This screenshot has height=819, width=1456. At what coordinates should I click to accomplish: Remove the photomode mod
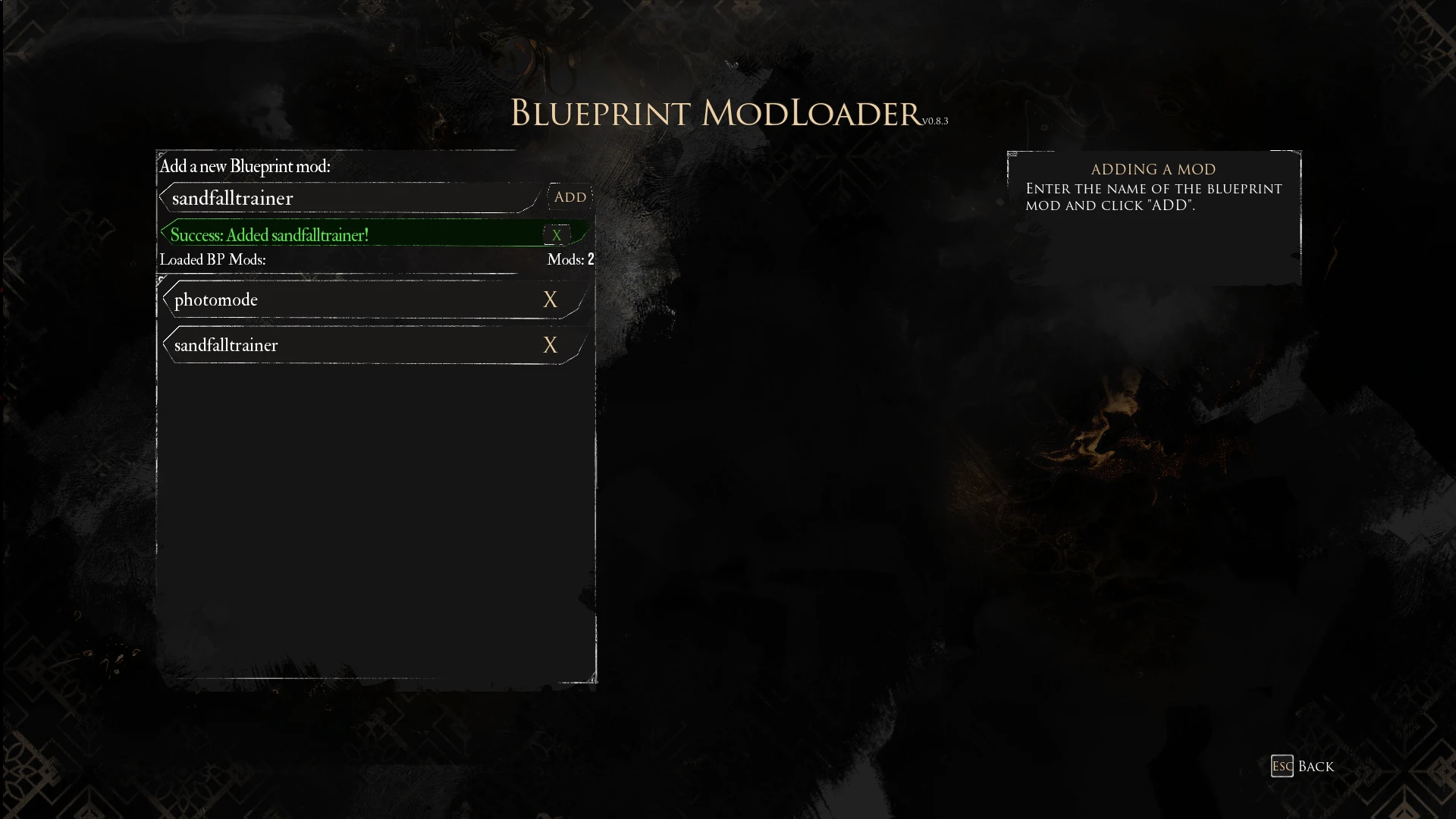click(550, 300)
